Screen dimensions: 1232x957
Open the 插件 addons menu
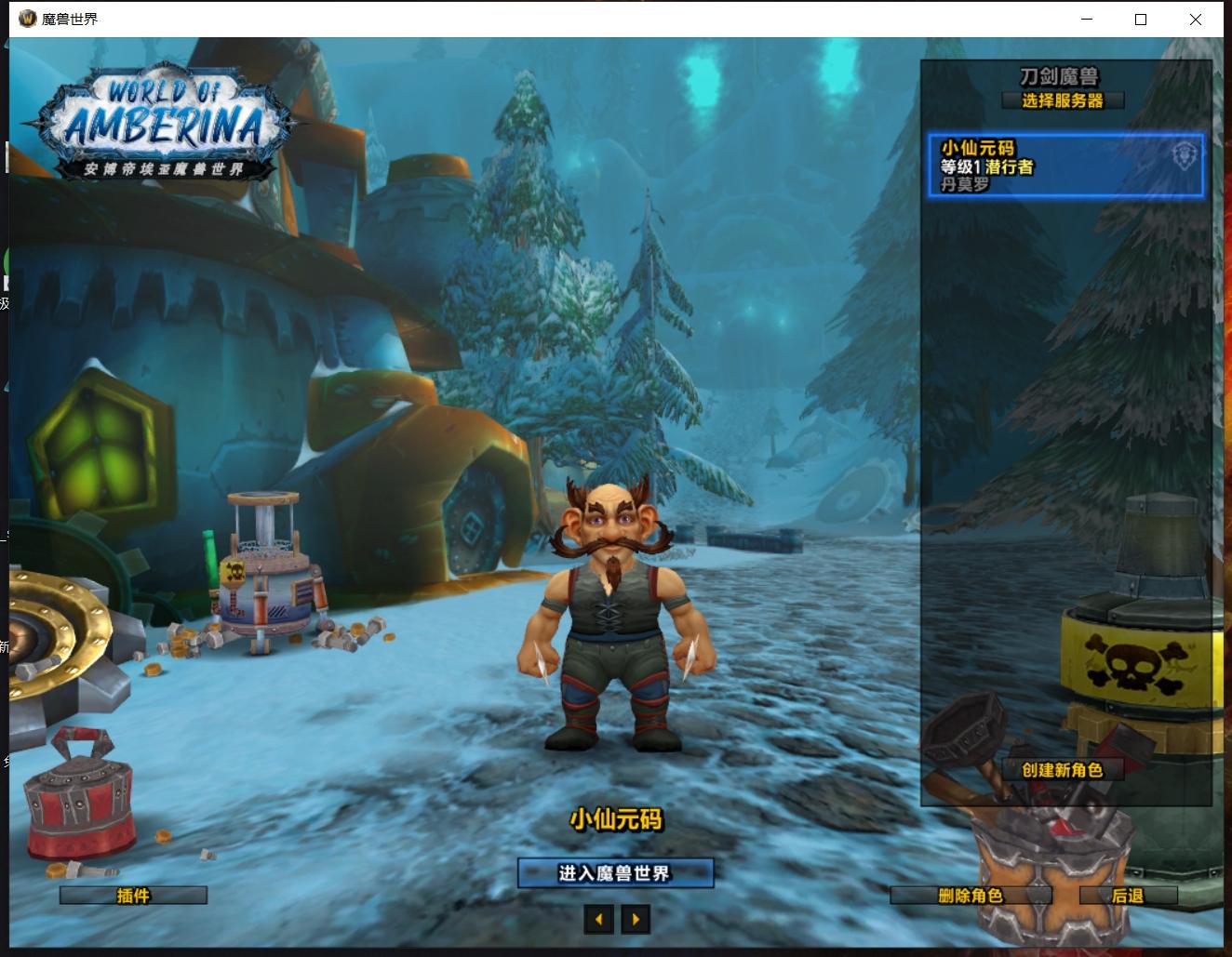coord(133,896)
